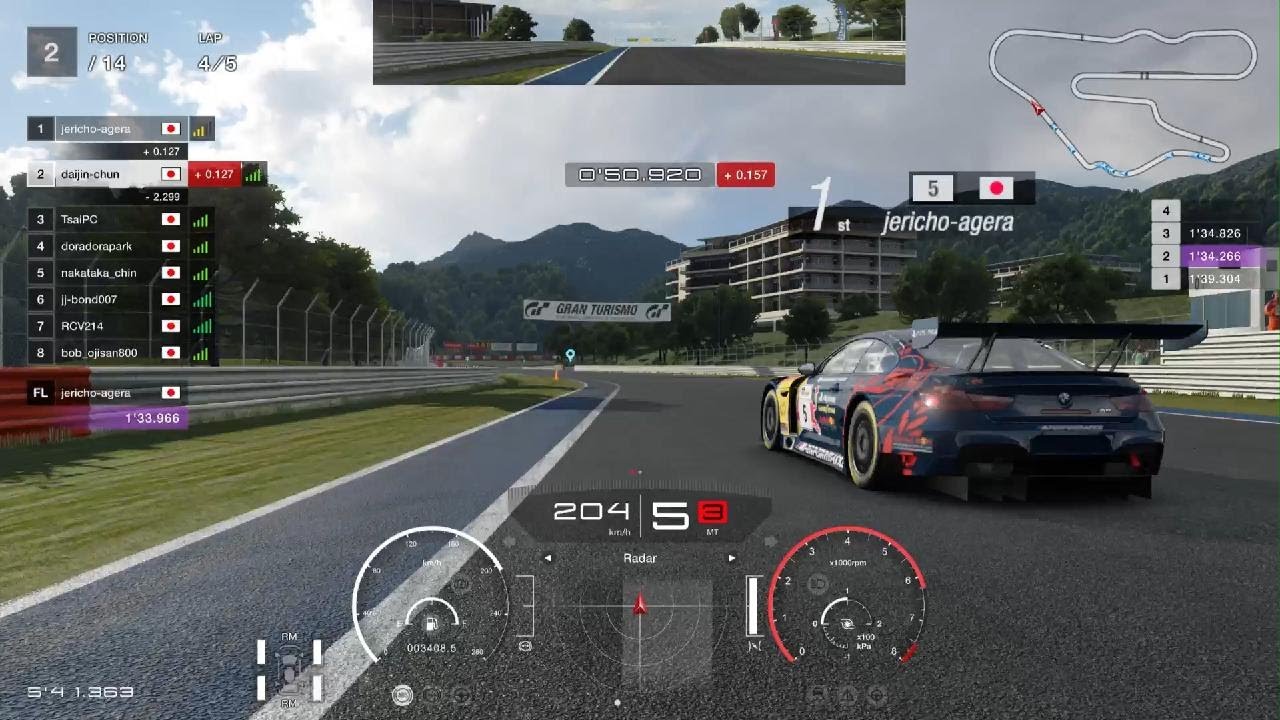This screenshot has height=720, width=1280.
Task: Select jericho-agera in first place row
Action: click(120, 129)
